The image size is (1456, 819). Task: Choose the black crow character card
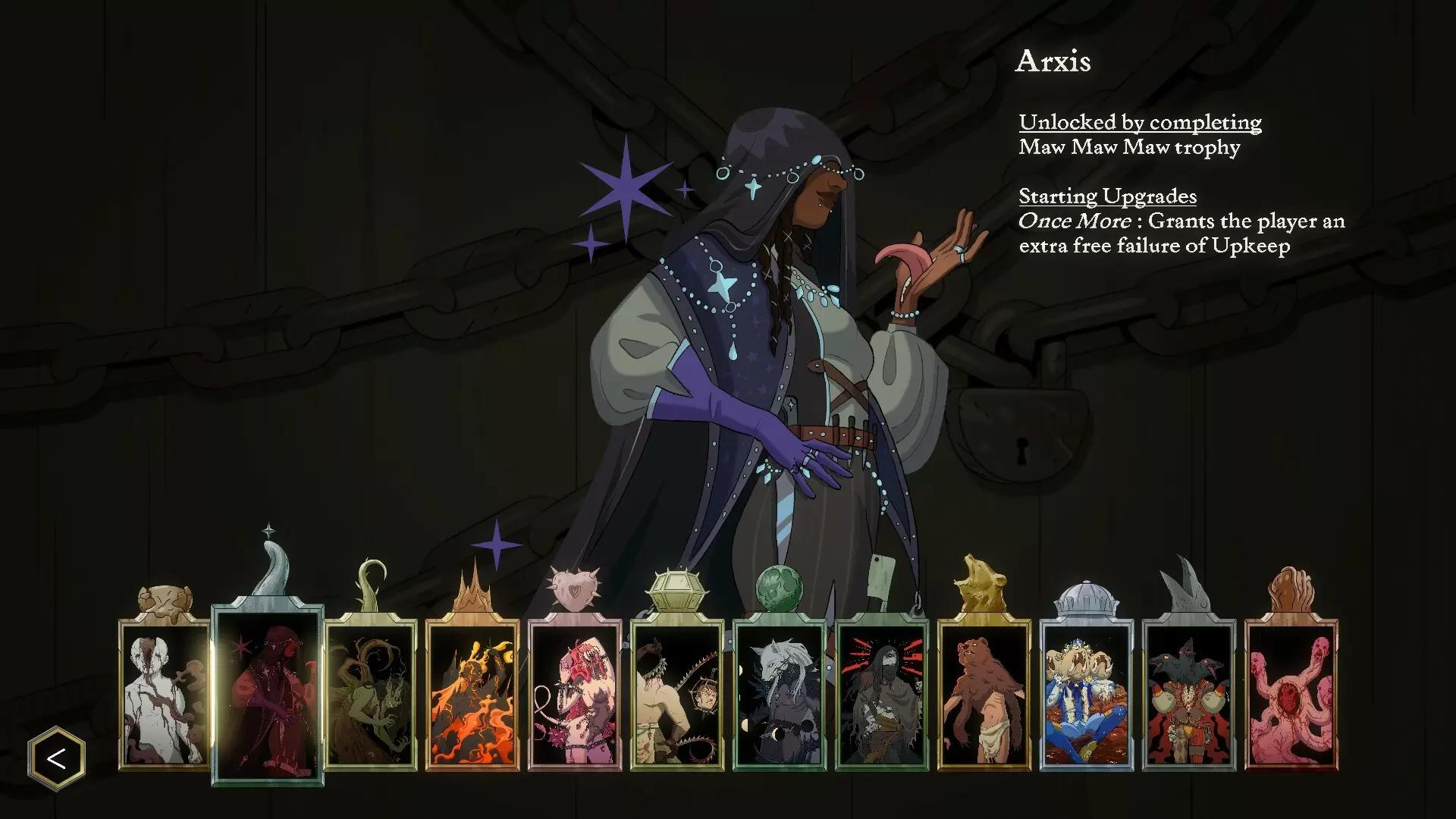[x=1189, y=694]
